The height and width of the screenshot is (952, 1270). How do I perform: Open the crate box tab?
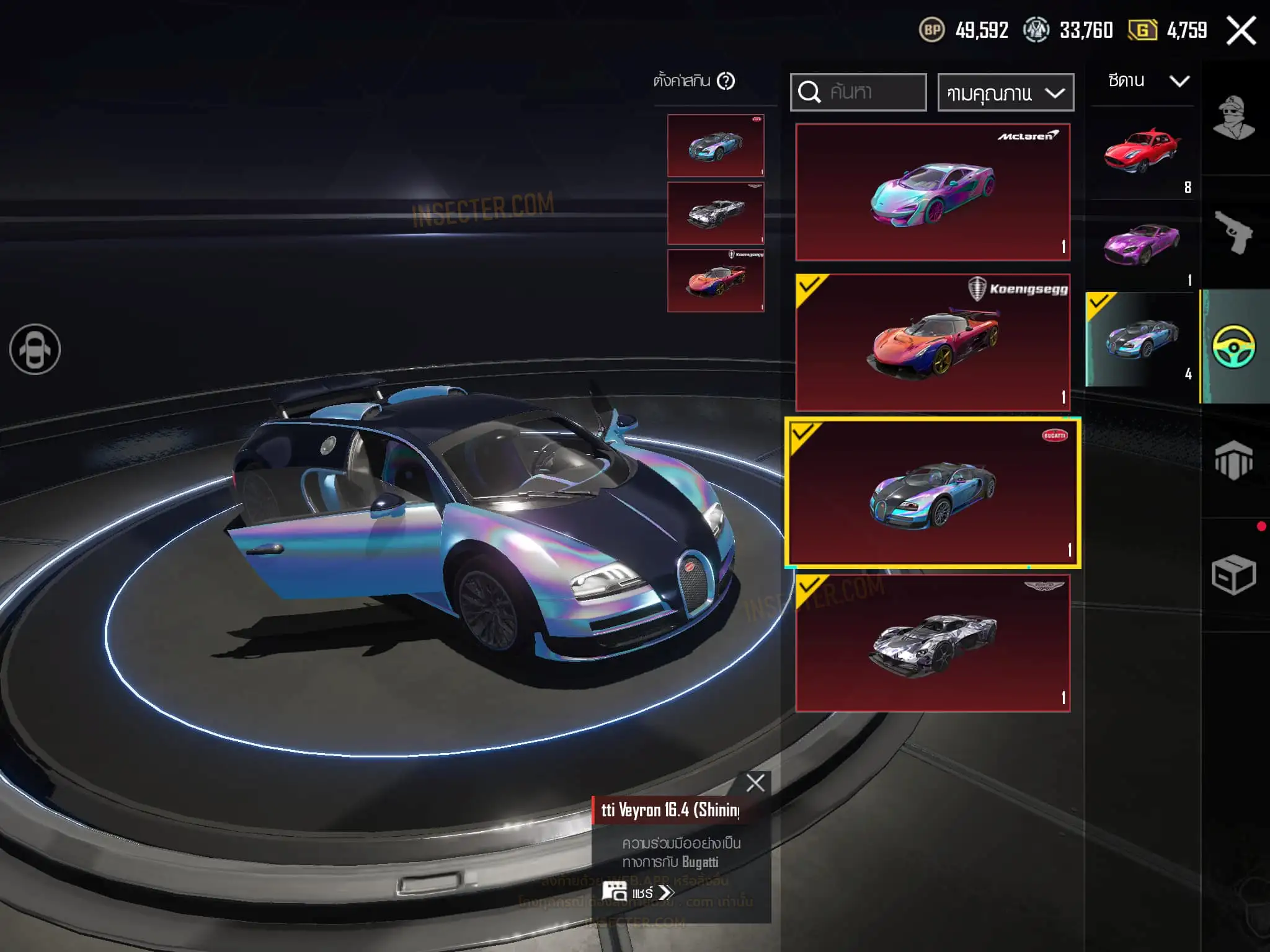(1233, 575)
